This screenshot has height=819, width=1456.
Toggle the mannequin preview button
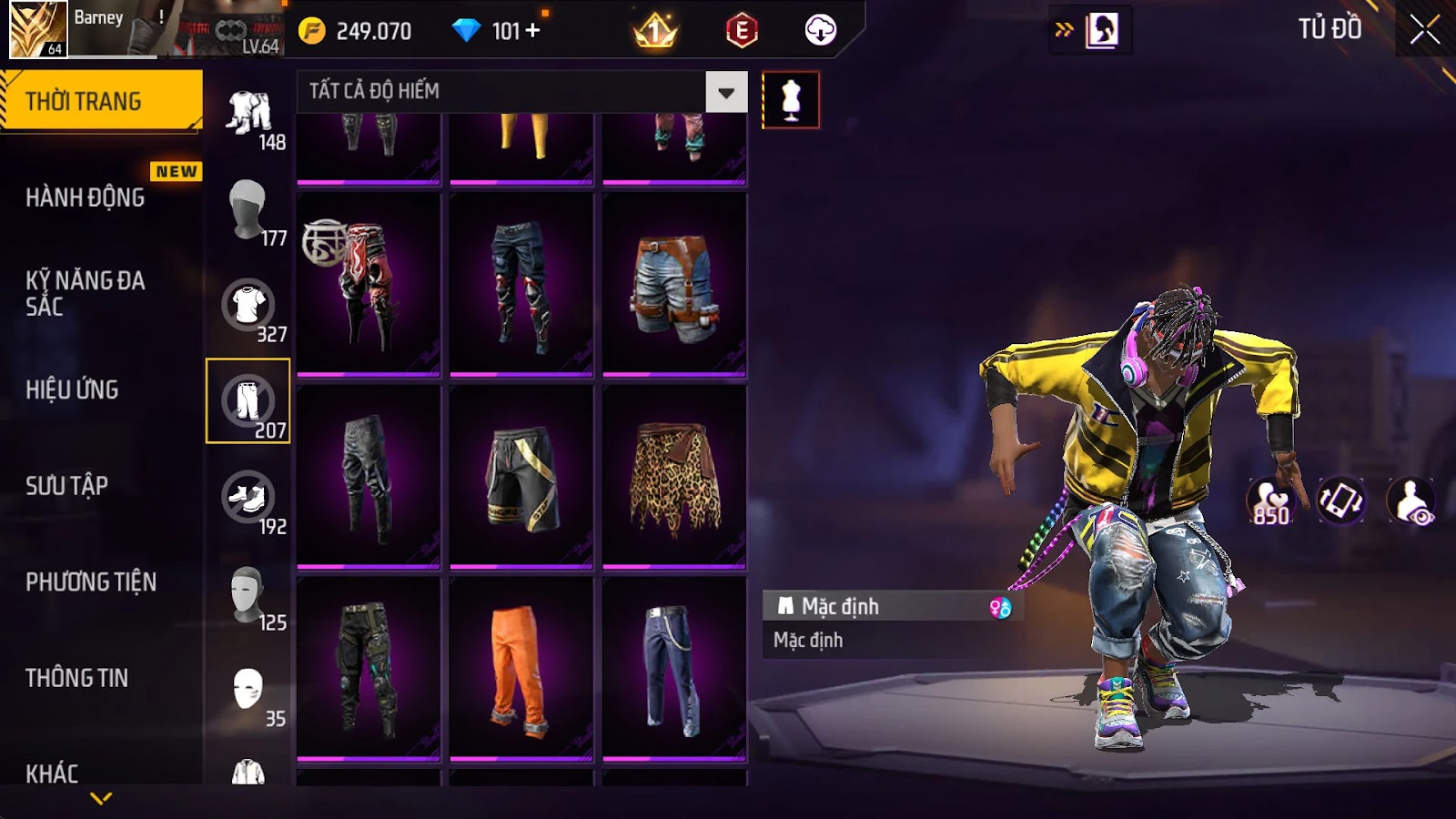click(790, 100)
